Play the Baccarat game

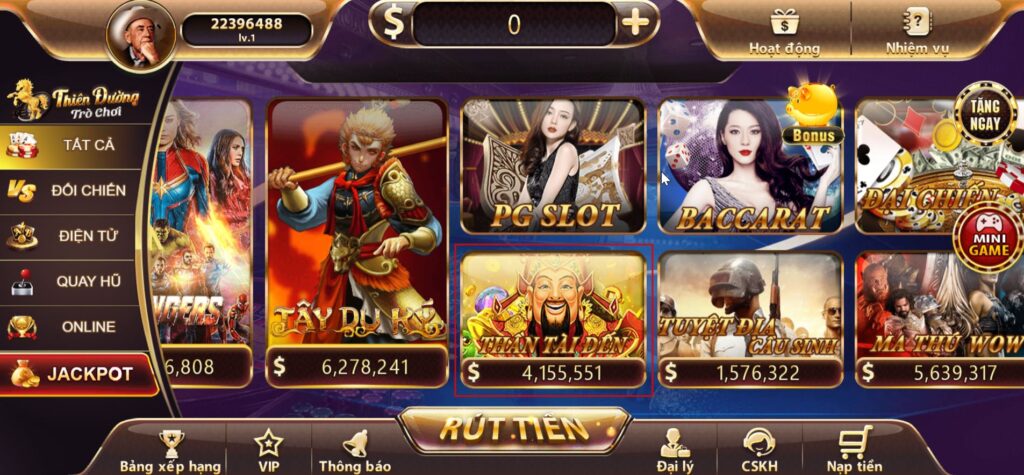[x=751, y=168]
